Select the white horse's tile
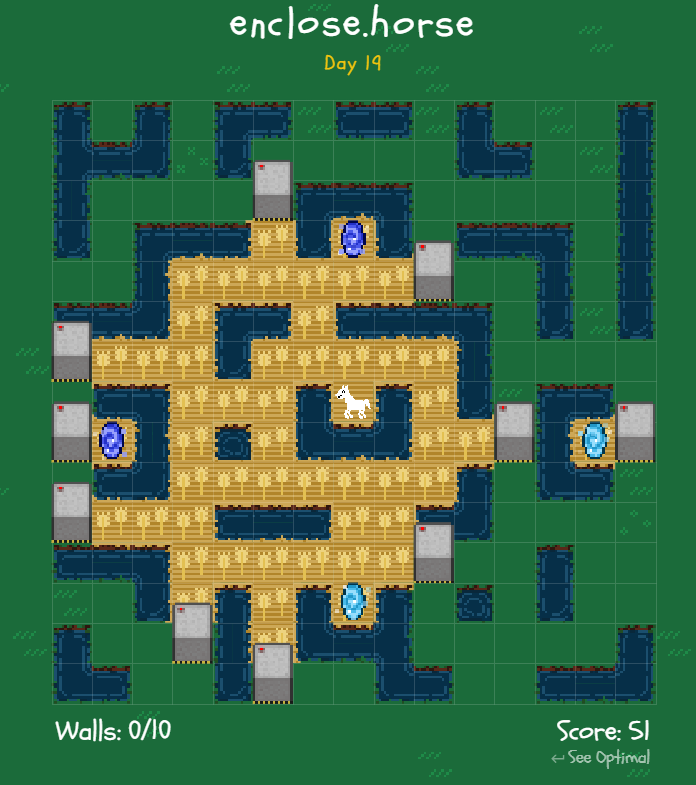The width and height of the screenshot is (696, 785). tap(353, 402)
